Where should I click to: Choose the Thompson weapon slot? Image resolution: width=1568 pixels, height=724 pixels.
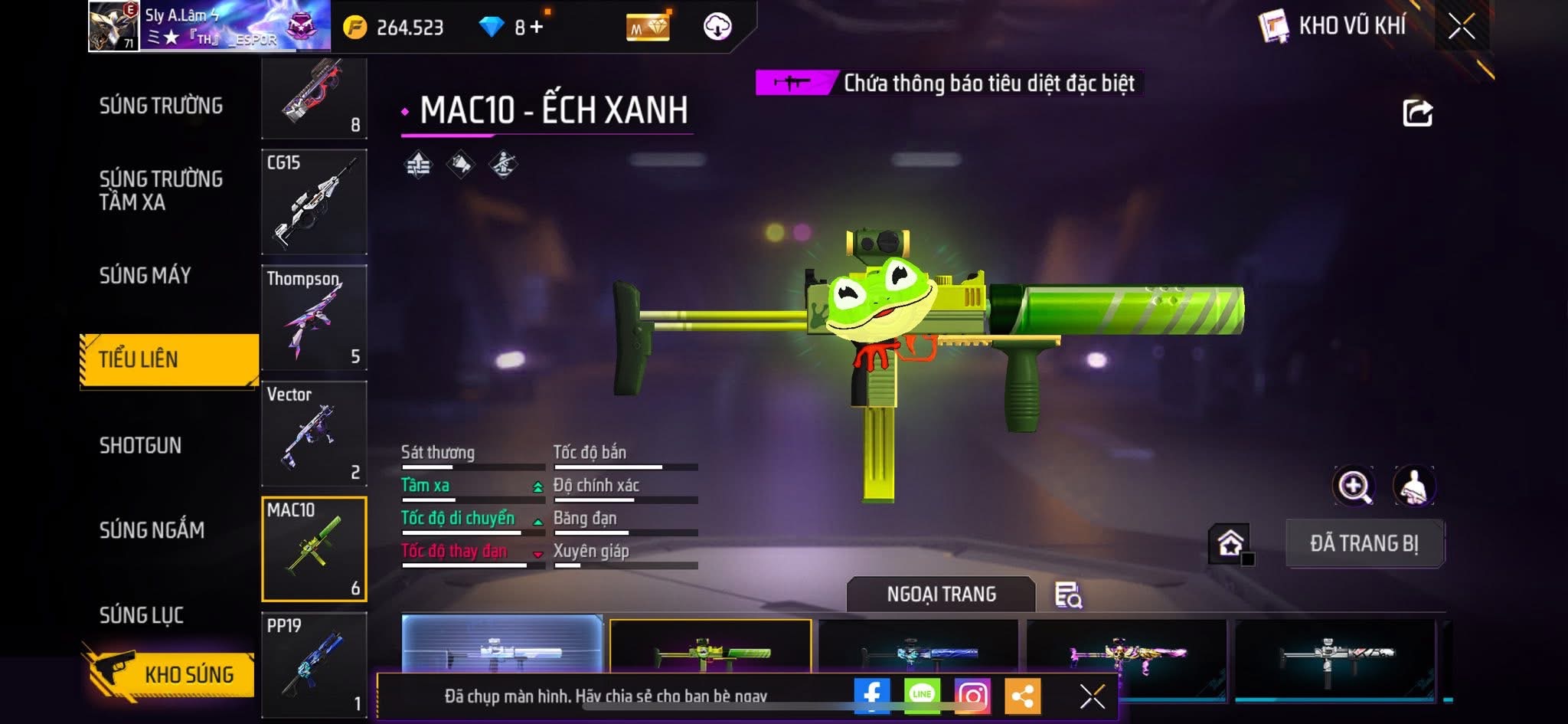(314, 317)
